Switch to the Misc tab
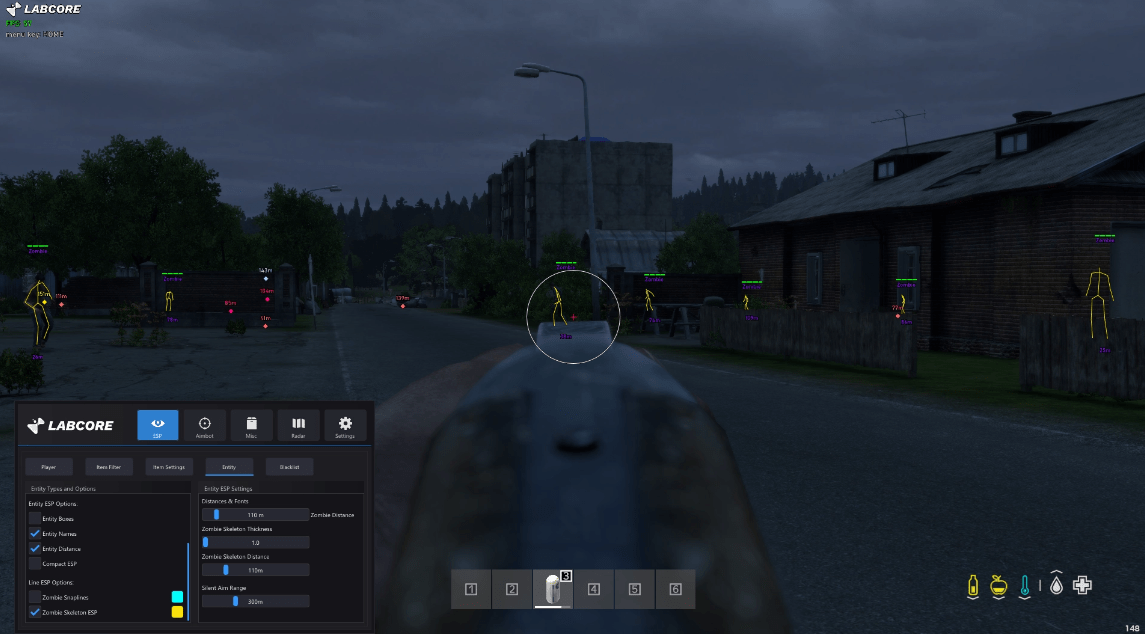The image size is (1145, 634). tap(252, 425)
